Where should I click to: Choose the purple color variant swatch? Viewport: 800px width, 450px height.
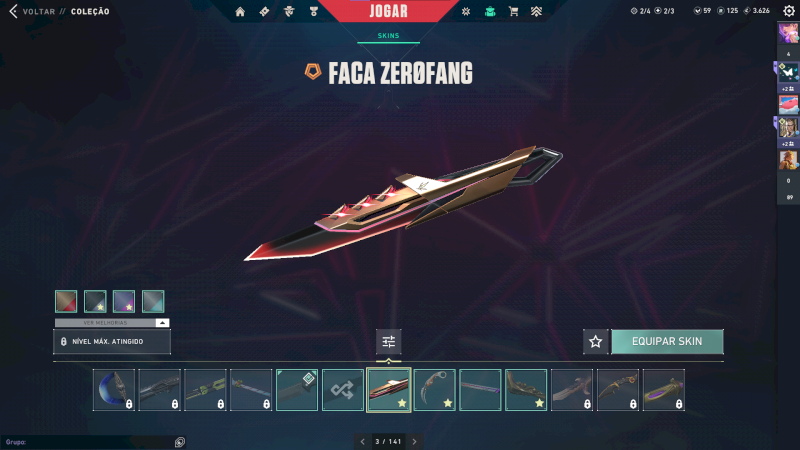click(x=124, y=301)
